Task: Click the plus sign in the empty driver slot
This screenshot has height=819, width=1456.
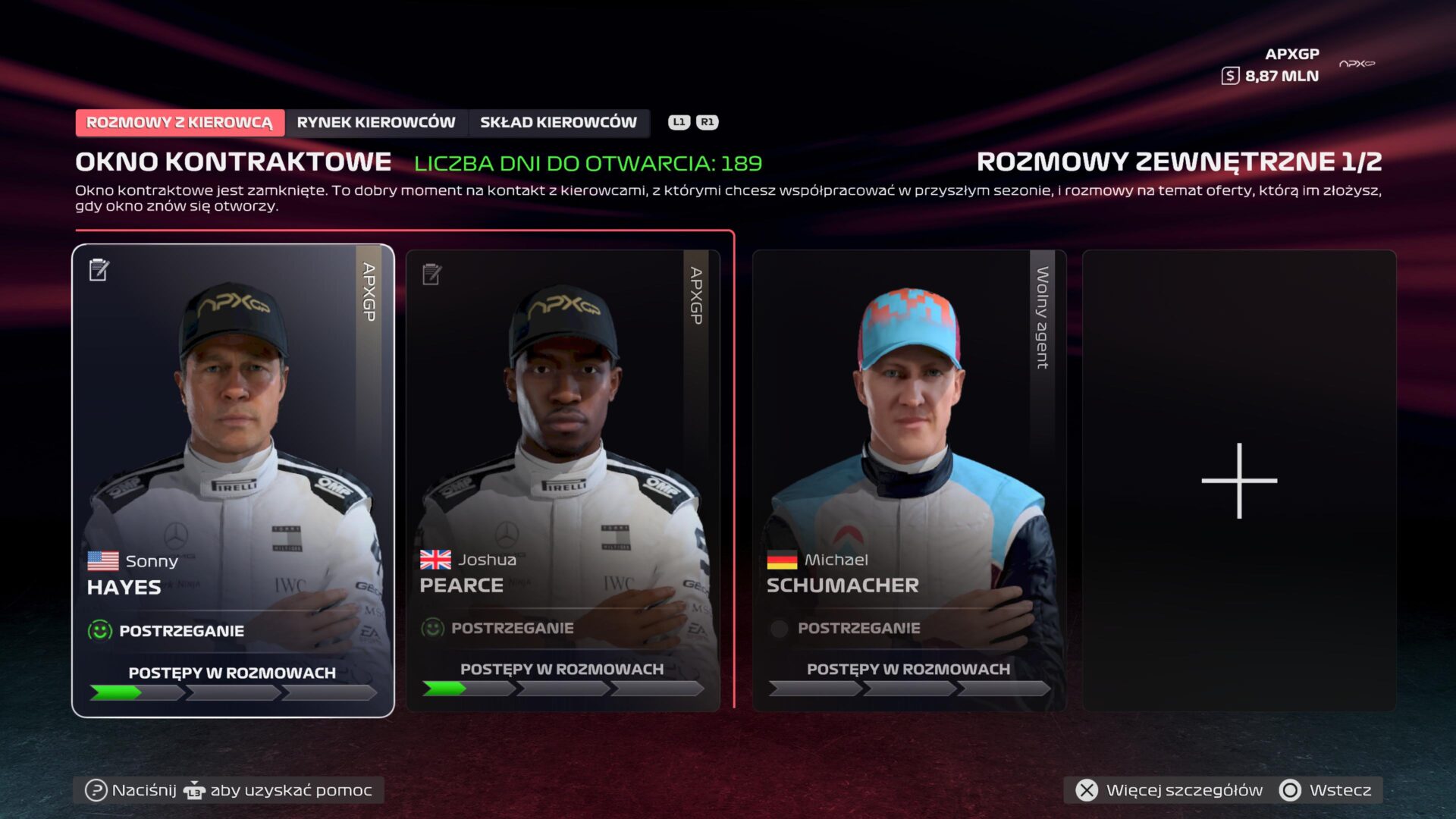Action: [1238, 480]
